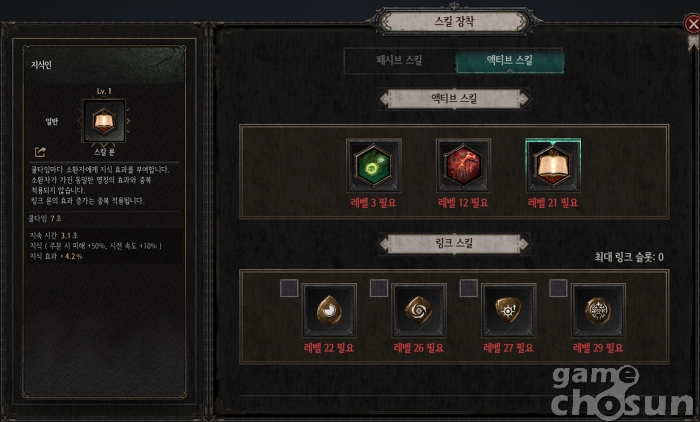Toggle the checkbox beside the level 26 rune
700x422 pixels.
379,288
